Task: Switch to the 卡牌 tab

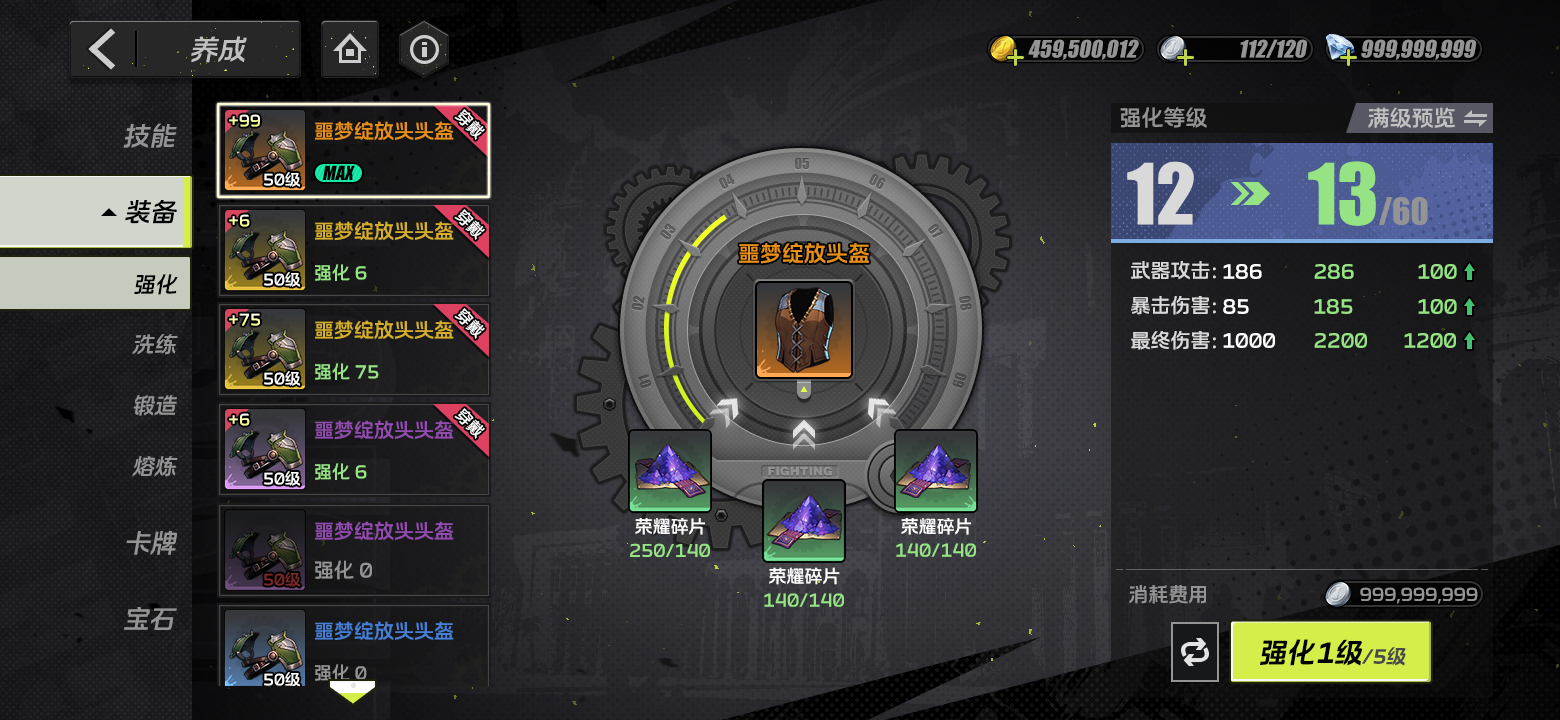Action: pos(150,543)
